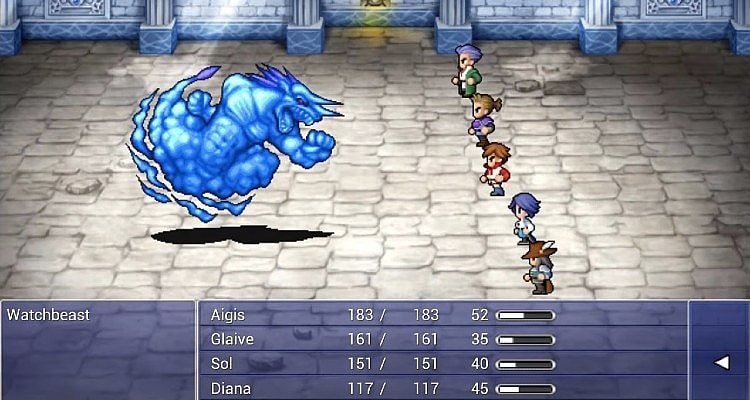The height and width of the screenshot is (400, 750).
Task: Select the Watchbeast enemy name entry
Action: coord(48,315)
